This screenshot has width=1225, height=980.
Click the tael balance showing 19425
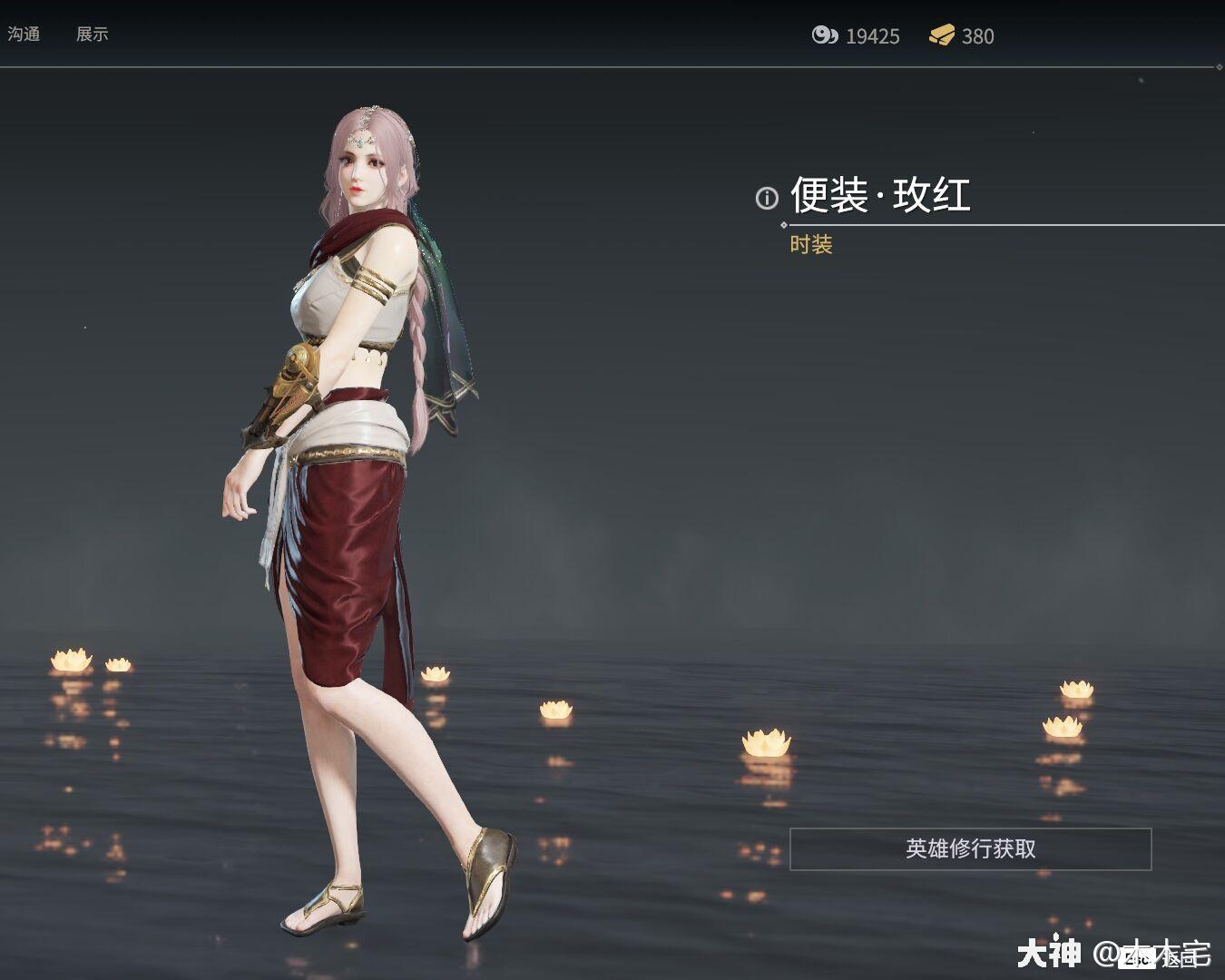872,36
